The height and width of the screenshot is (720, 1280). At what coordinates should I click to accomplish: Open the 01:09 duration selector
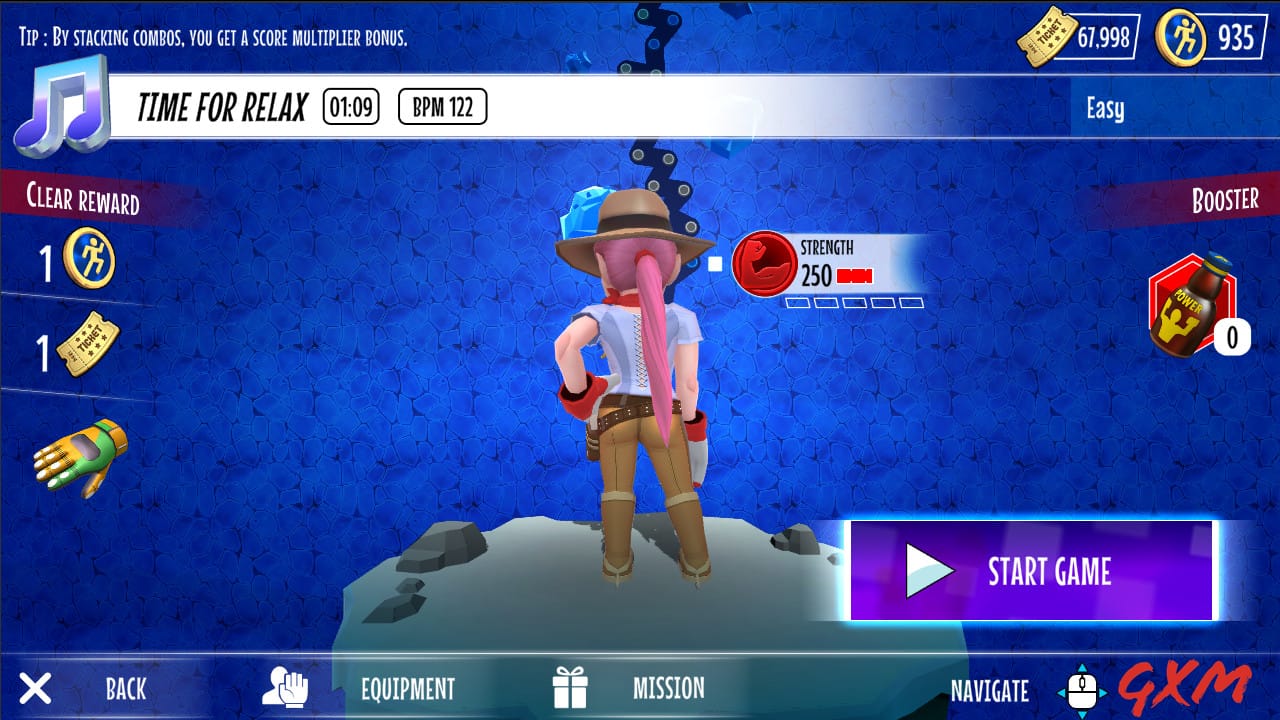(349, 108)
